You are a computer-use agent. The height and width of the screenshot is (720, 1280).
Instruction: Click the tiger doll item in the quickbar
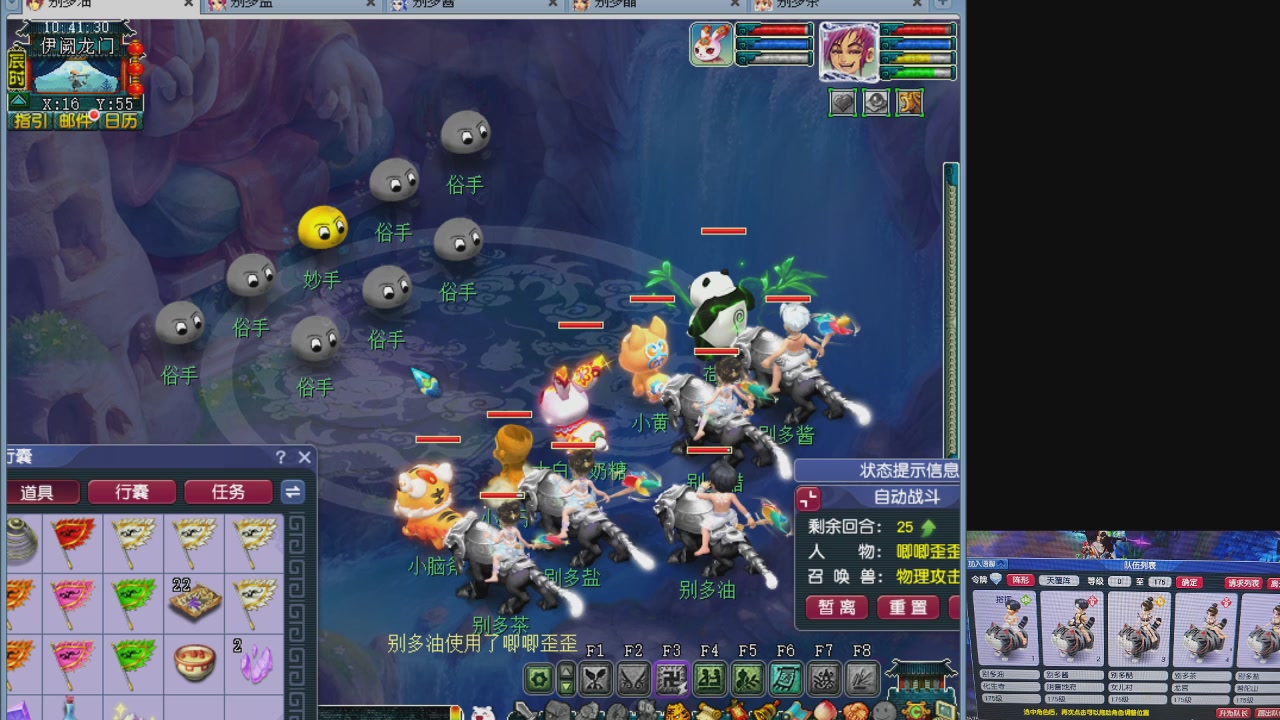pyautogui.click(x=678, y=713)
